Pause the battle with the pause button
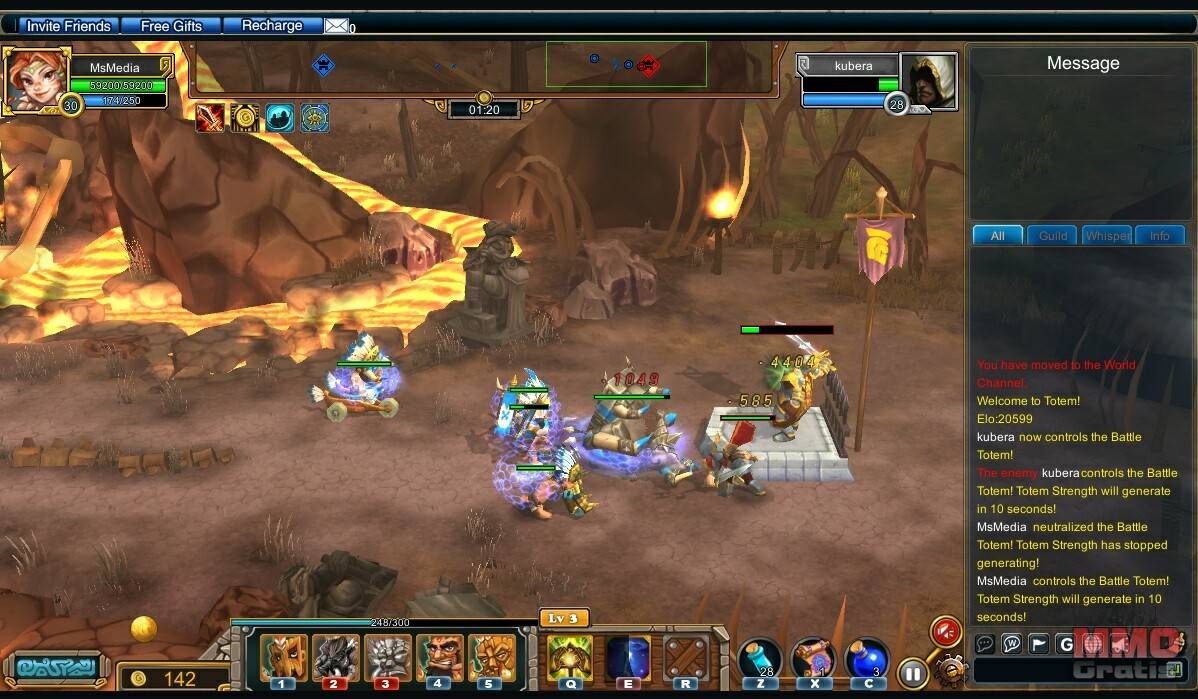1198x699 pixels. [x=912, y=673]
